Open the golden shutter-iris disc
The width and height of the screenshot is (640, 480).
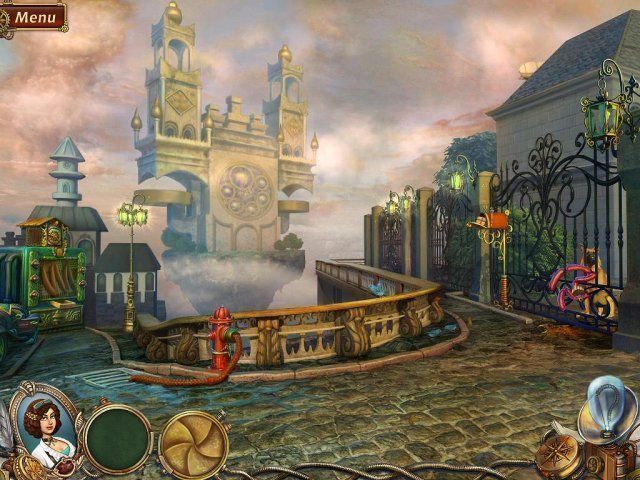tap(193, 443)
